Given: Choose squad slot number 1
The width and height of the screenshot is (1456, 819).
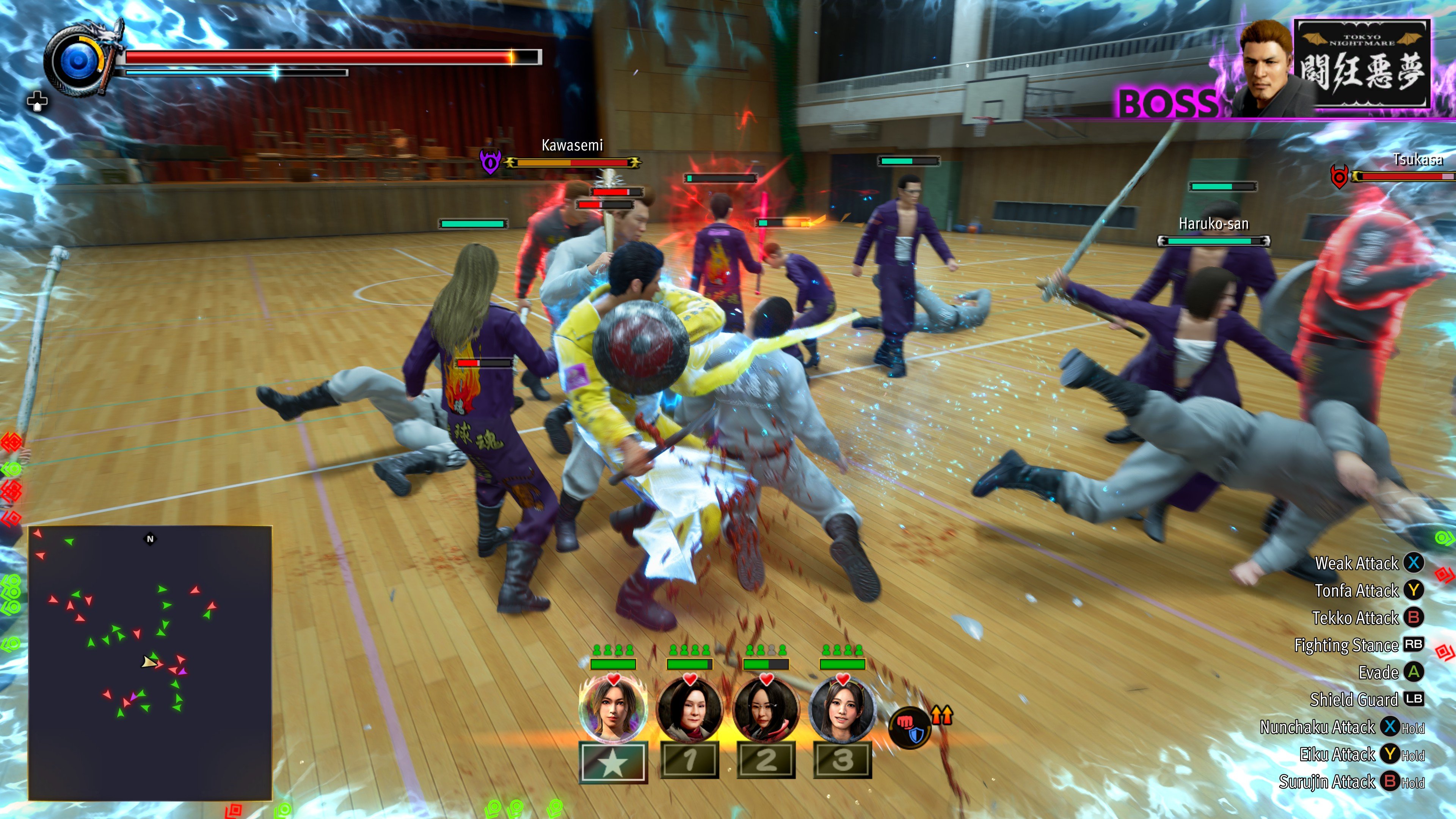Looking at the screenshot, I should 690,760.
